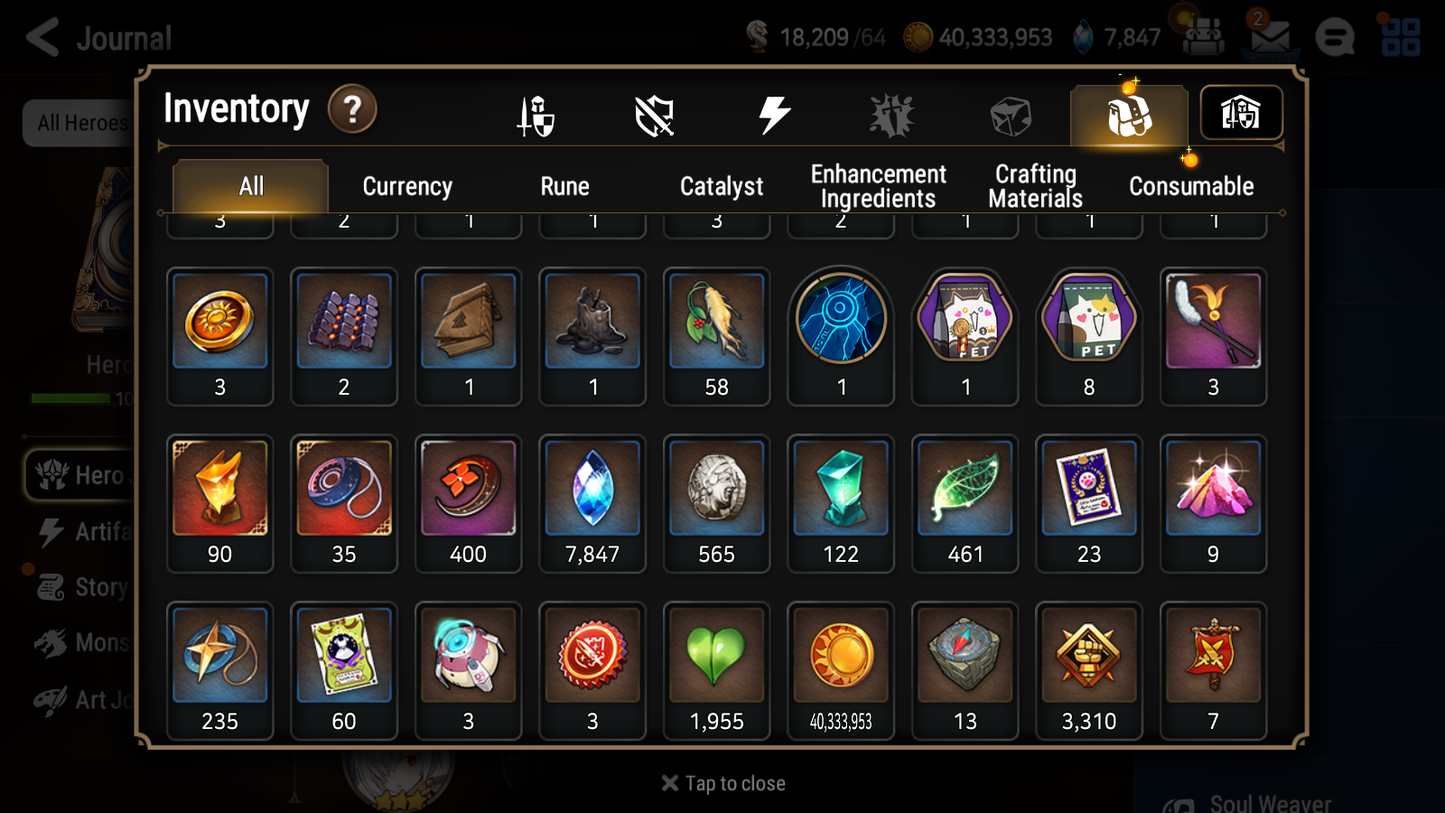Toggle the backpack inventory view
Screen dimensions: 1445x813
click(x=1128, y=113)
